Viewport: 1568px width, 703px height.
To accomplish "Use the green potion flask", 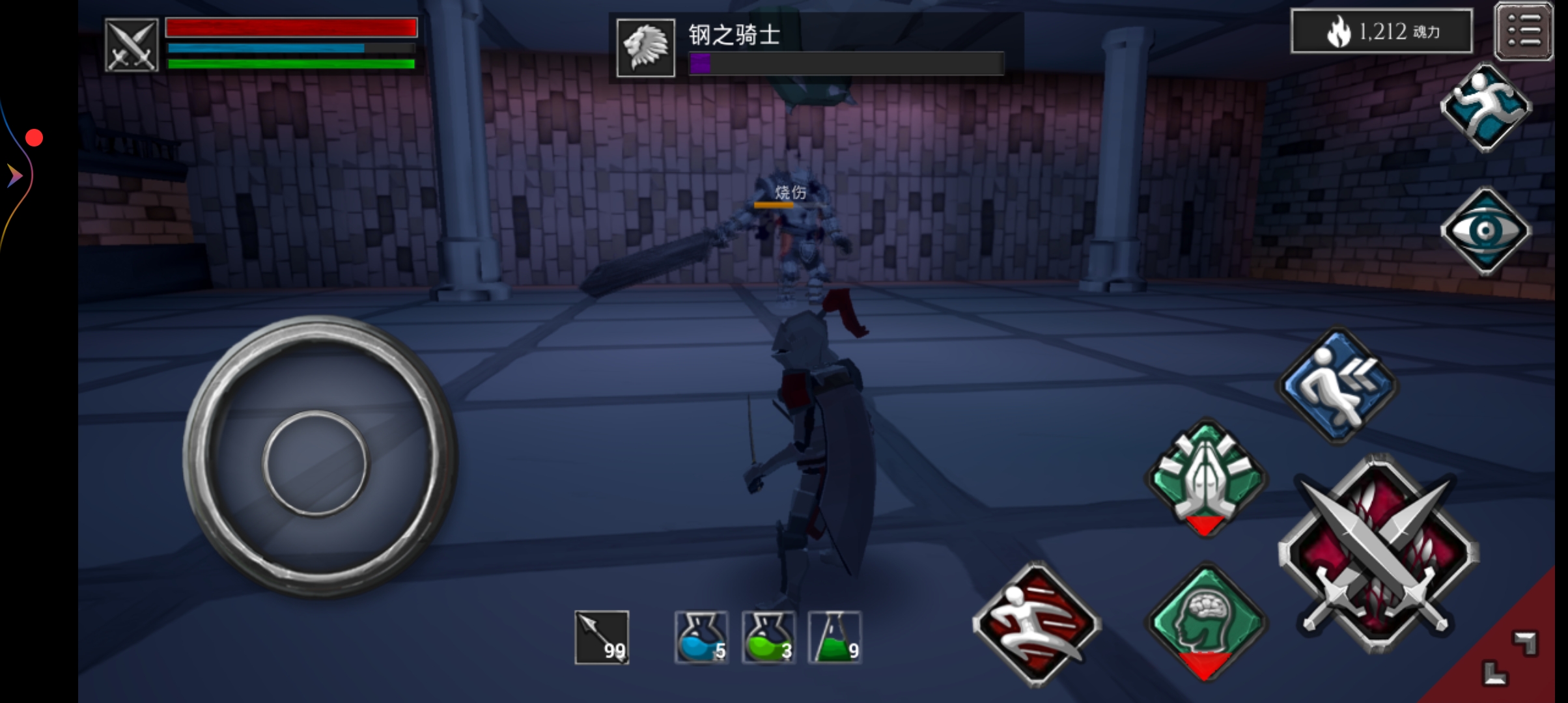I will pos(768,639).
